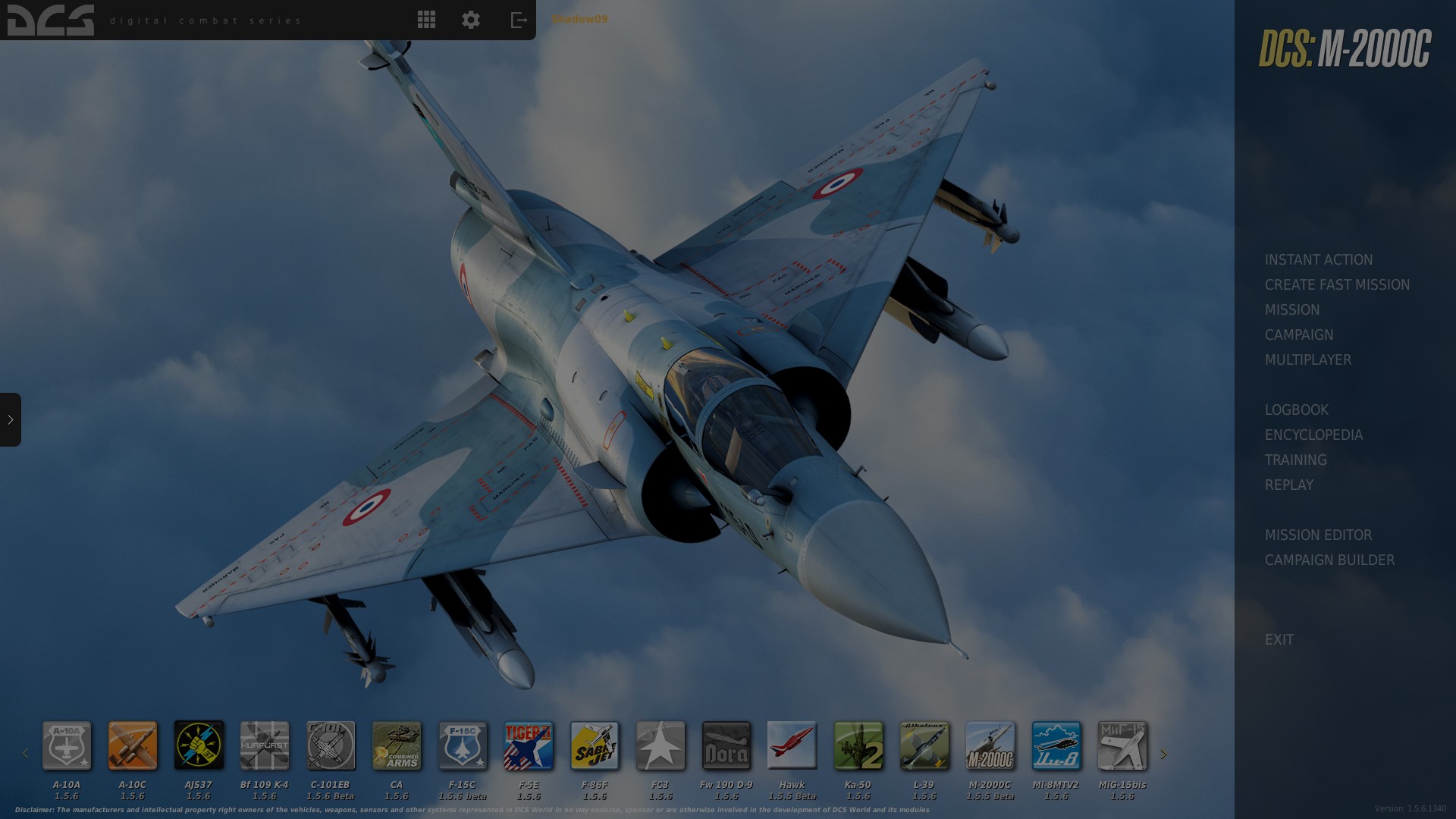The image size is (1456, 819).
Task: Open the Mi-8MTV2 module icon
Action: tap(1056, 747)
